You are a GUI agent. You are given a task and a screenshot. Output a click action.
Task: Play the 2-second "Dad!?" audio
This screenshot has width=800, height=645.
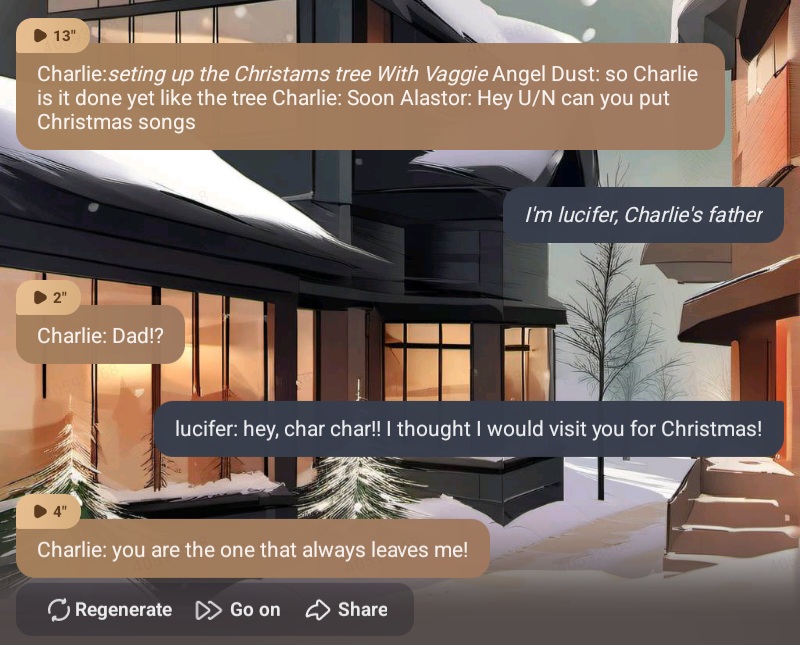49,297
